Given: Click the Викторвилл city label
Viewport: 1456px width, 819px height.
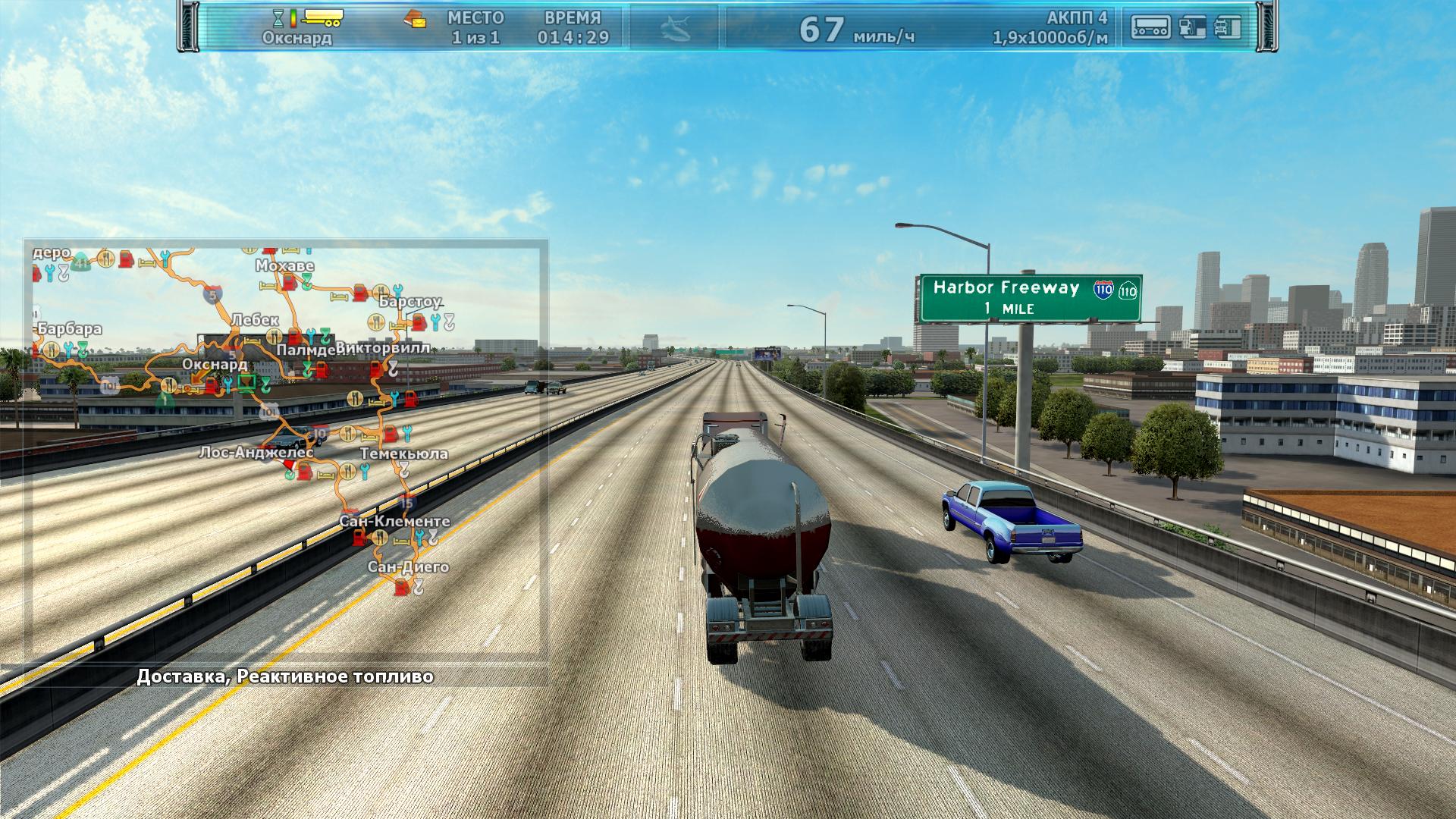Looking at the screenshot, I should click(383, 348).
